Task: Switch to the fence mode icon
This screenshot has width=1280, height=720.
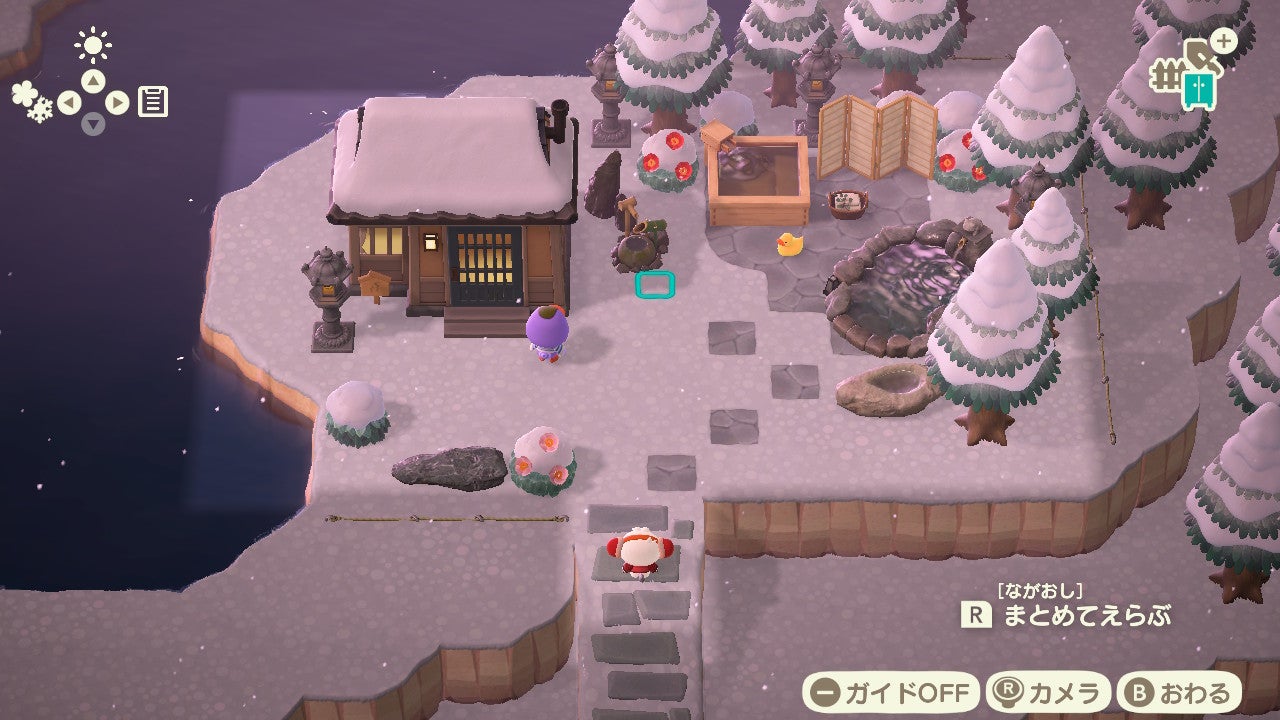Action: pyautogui.click(x=1165, y=76)
